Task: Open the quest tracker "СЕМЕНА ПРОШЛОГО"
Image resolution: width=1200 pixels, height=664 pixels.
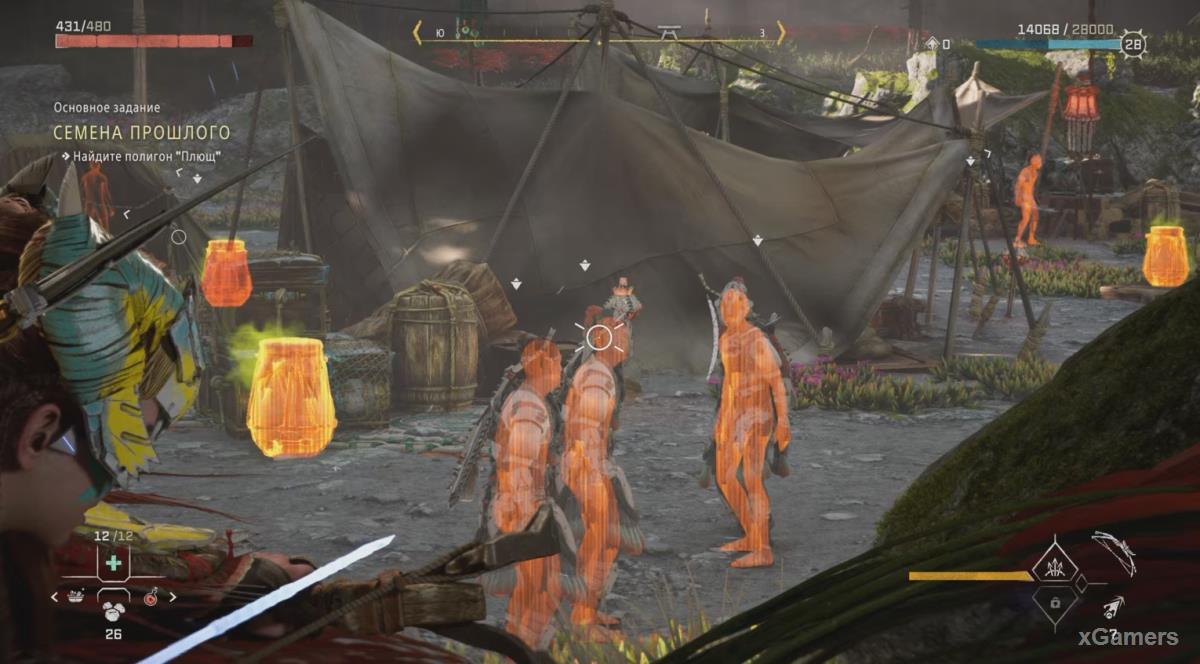Action: (144, 133)
